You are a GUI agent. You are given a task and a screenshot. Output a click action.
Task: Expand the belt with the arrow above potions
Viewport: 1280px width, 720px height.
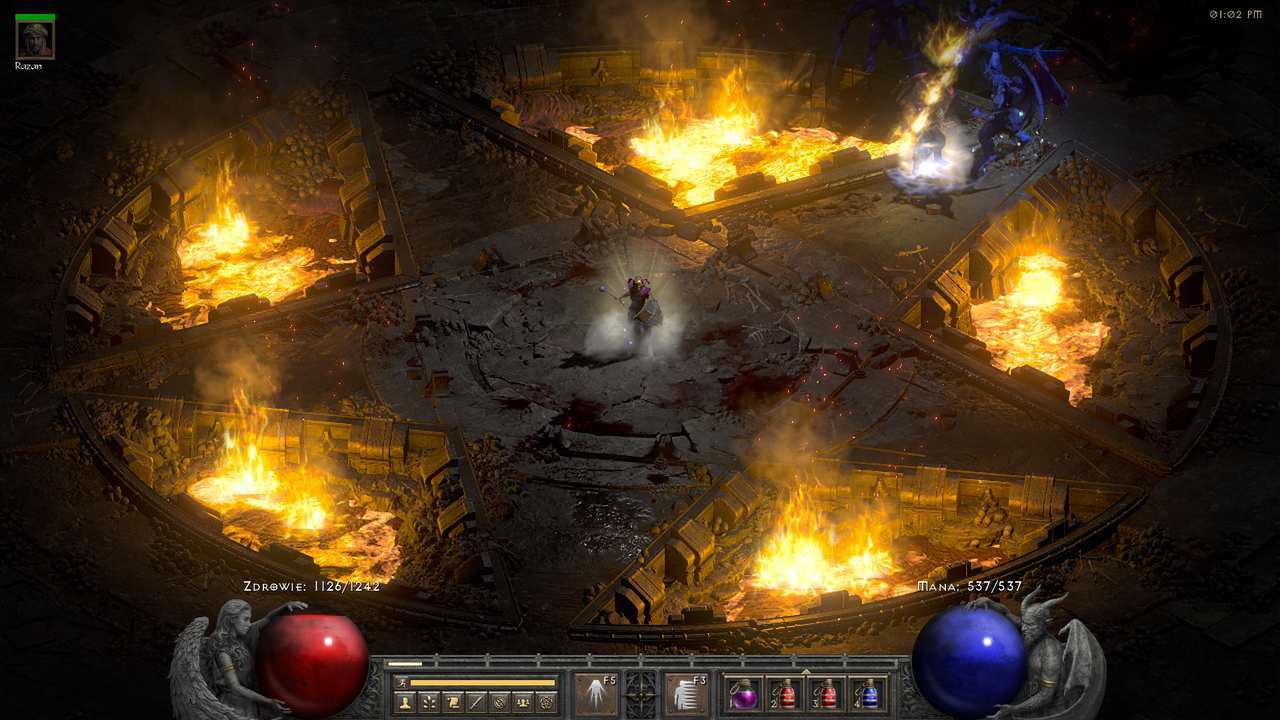[806, 671]
